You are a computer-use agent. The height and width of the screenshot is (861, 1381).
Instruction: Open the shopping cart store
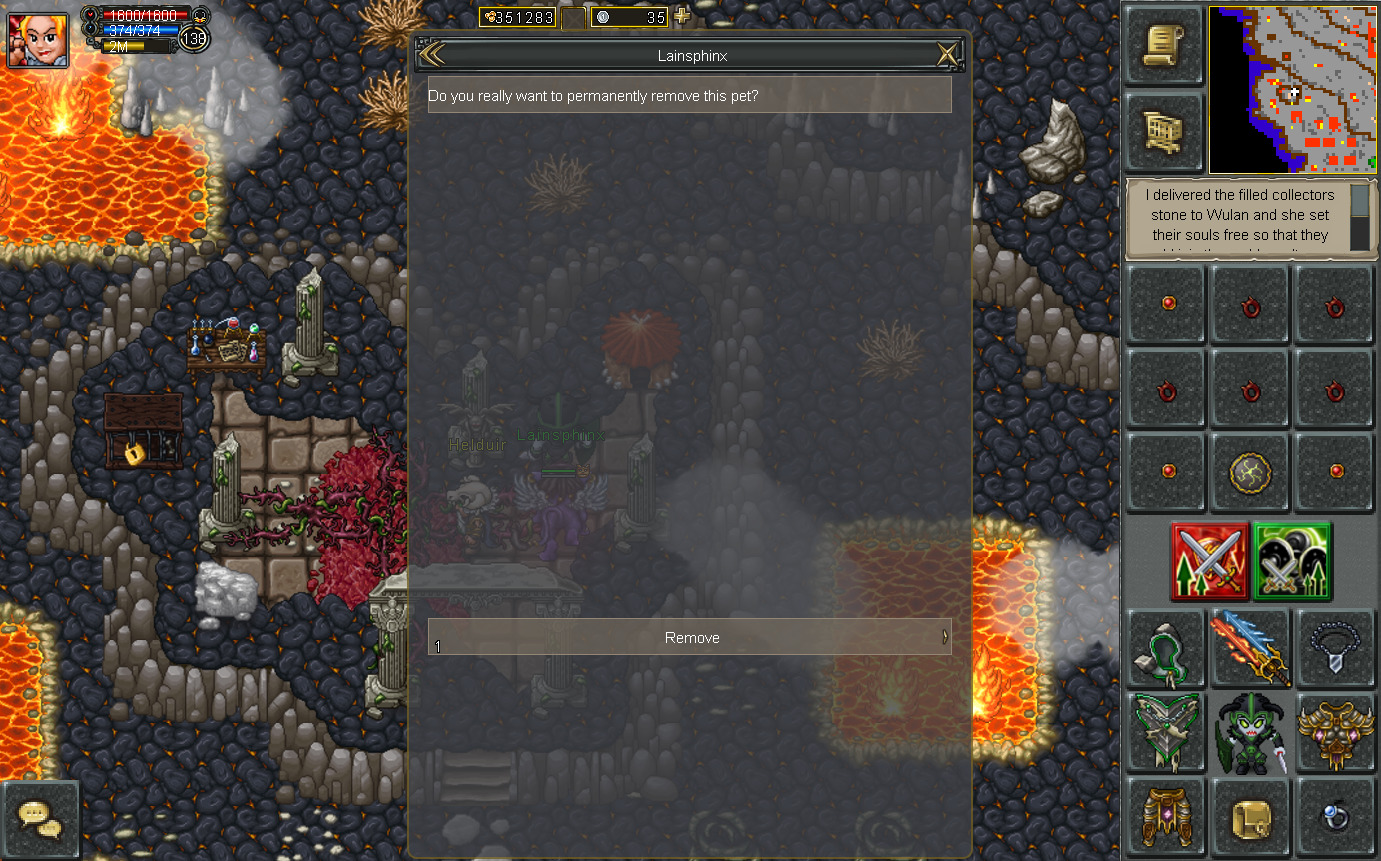click(x=1163, y=132)
